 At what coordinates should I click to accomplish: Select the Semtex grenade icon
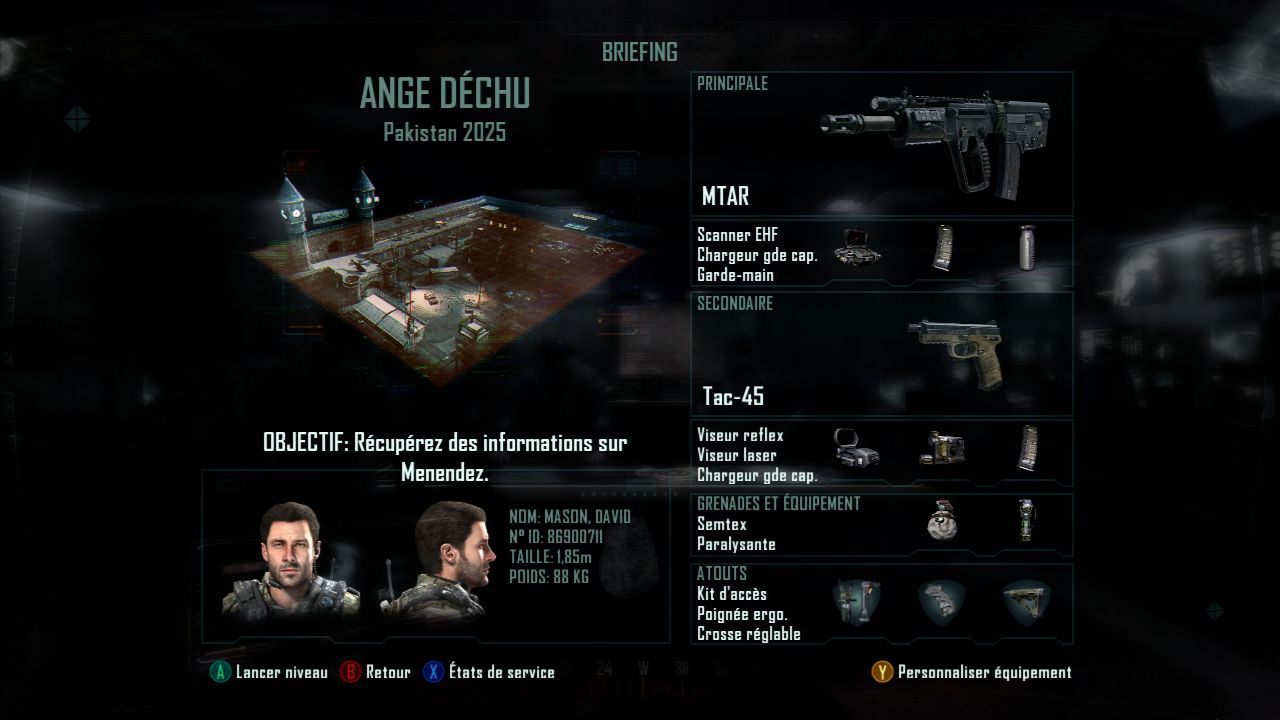941,521
